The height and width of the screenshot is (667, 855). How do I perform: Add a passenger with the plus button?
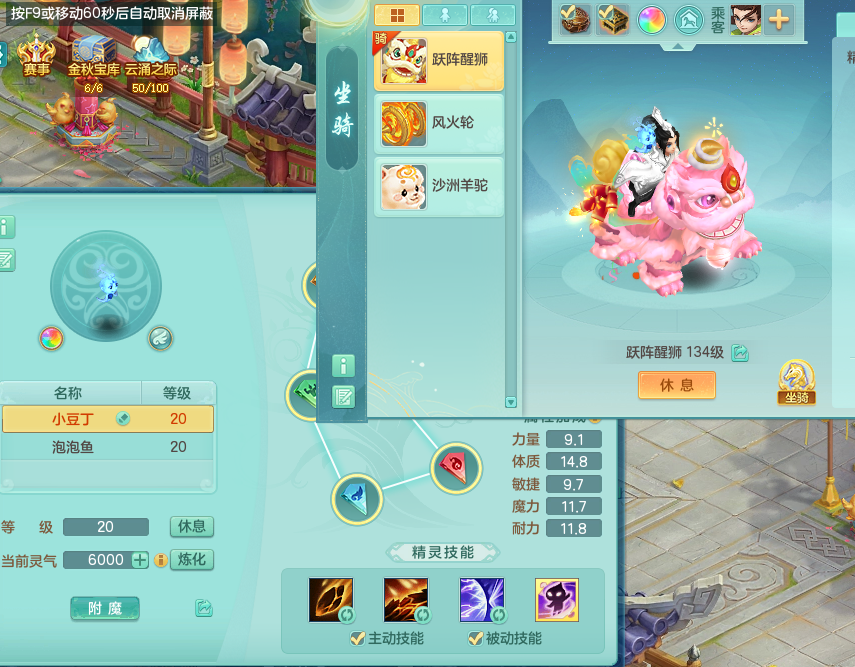(778, 20)
